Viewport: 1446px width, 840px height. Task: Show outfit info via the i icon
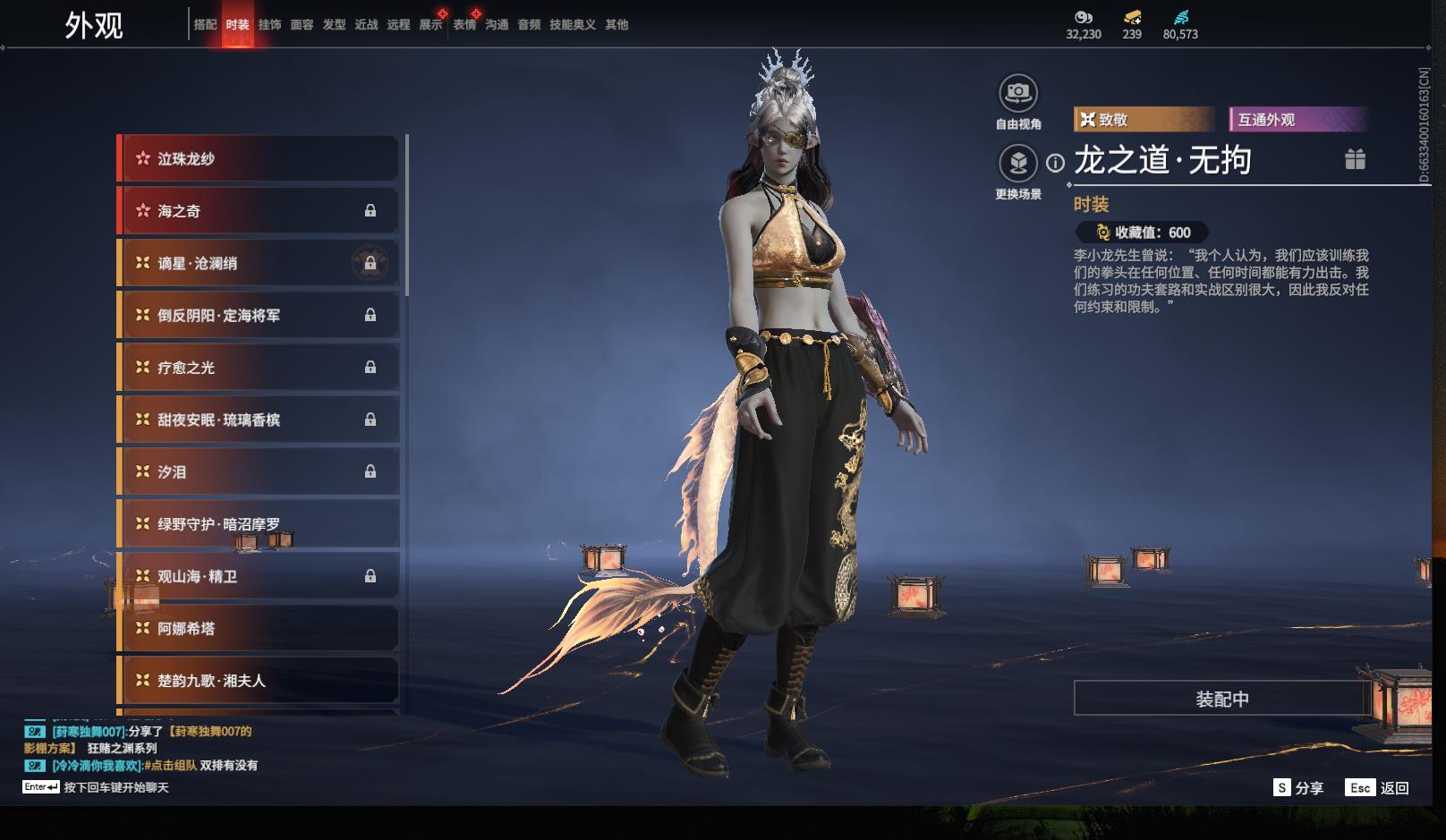point(1056,163)
